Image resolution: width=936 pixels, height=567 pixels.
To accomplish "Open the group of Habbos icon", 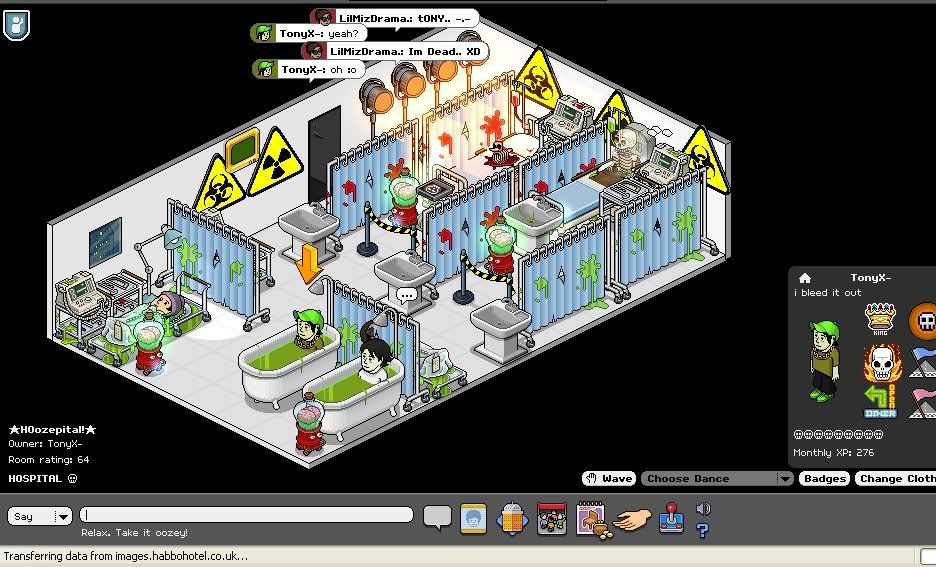I will pyautogui.click(x=551, y=517).
